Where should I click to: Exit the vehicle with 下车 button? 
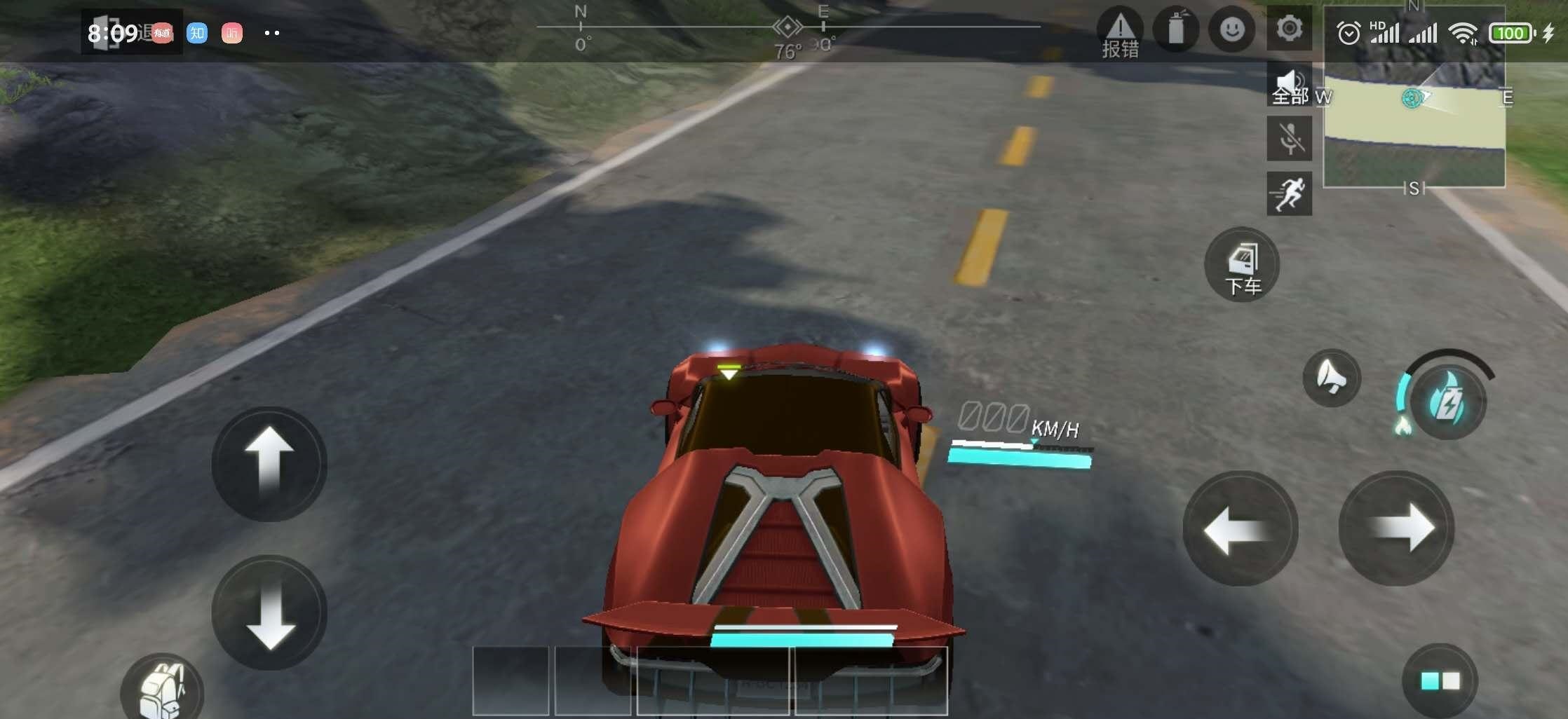click(x=1242, y=266)
